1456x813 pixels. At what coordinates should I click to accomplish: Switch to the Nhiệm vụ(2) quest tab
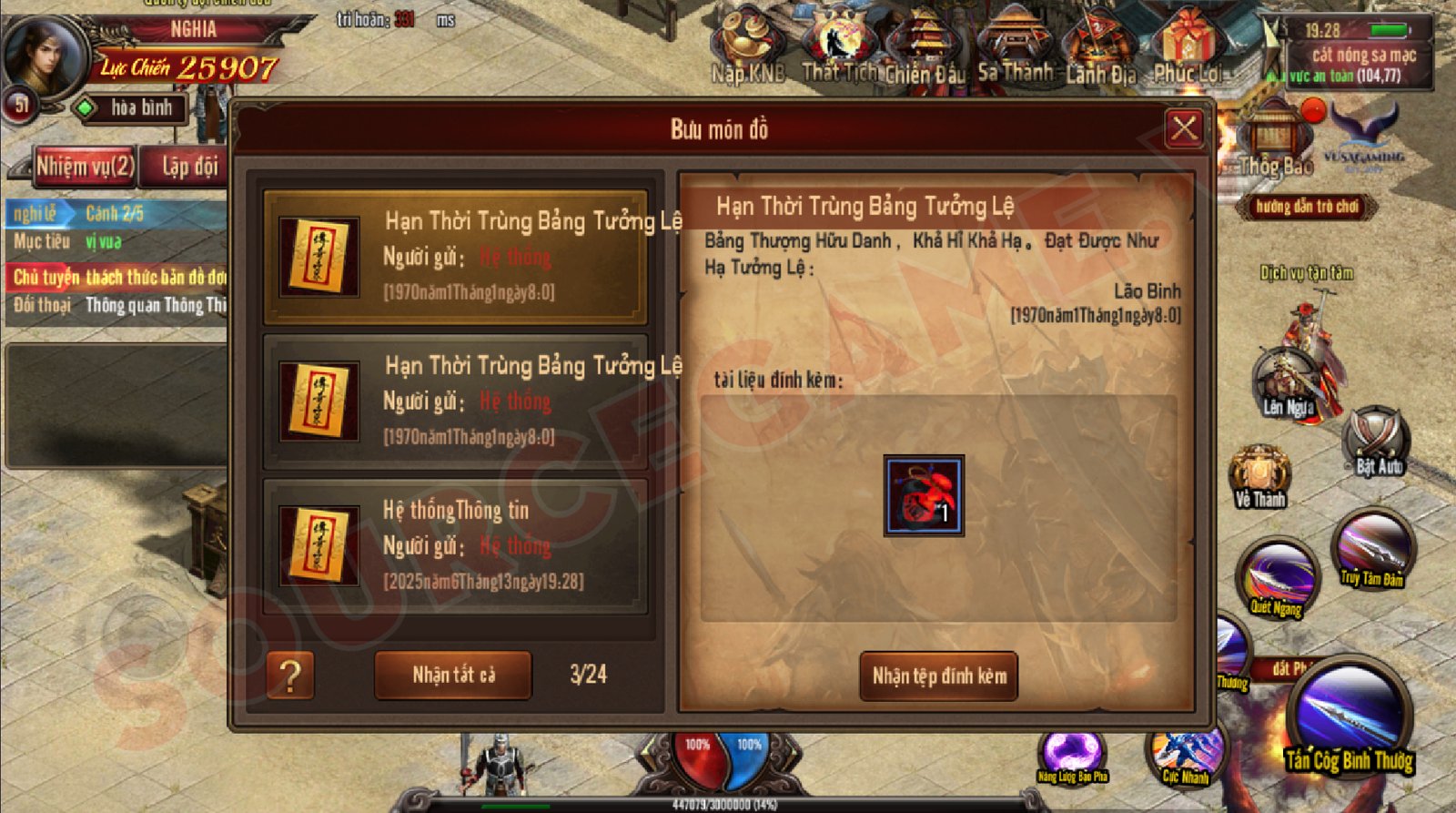point(85,167)
